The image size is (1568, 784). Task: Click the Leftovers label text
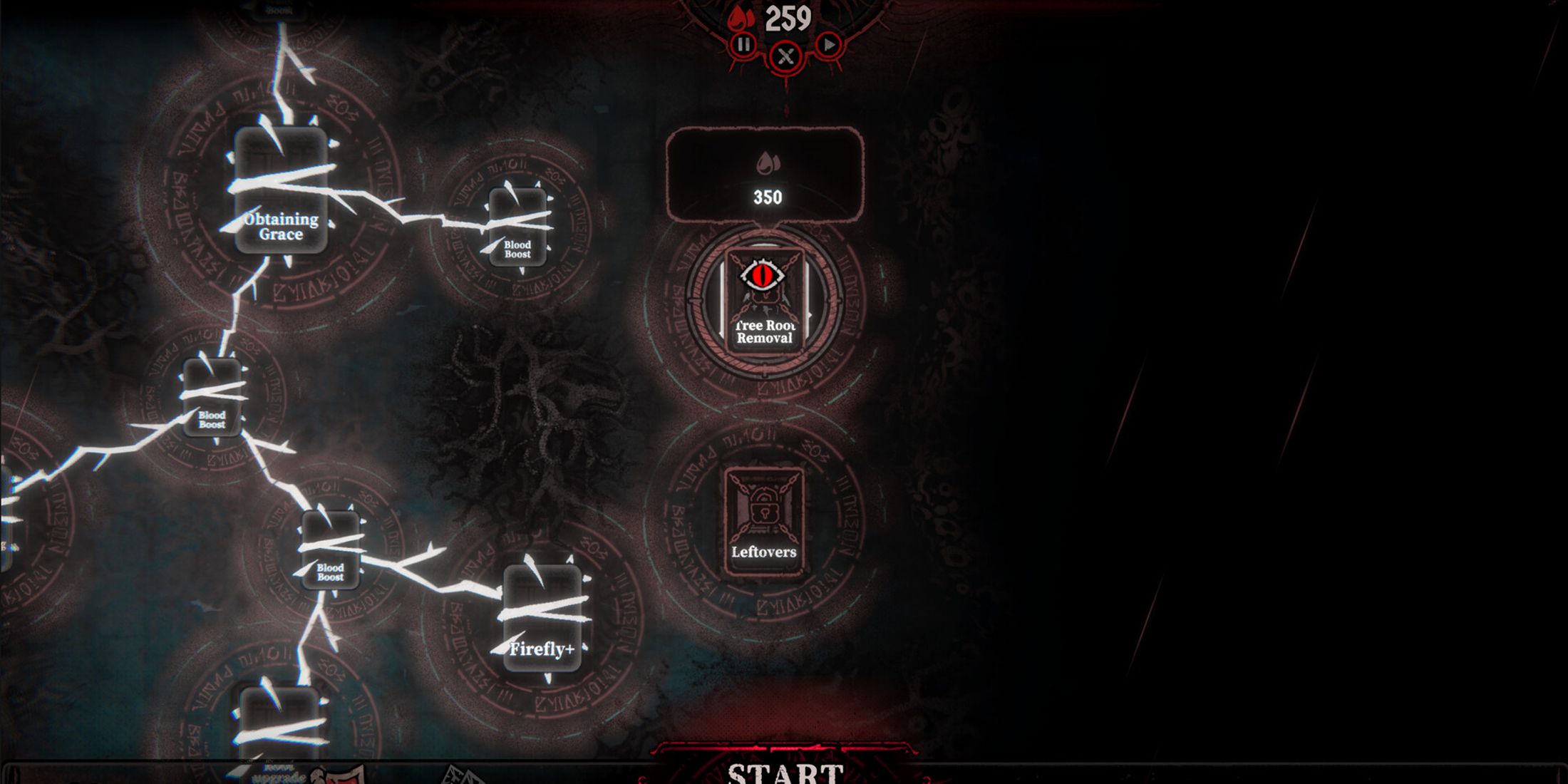click(x=764, y=552)
